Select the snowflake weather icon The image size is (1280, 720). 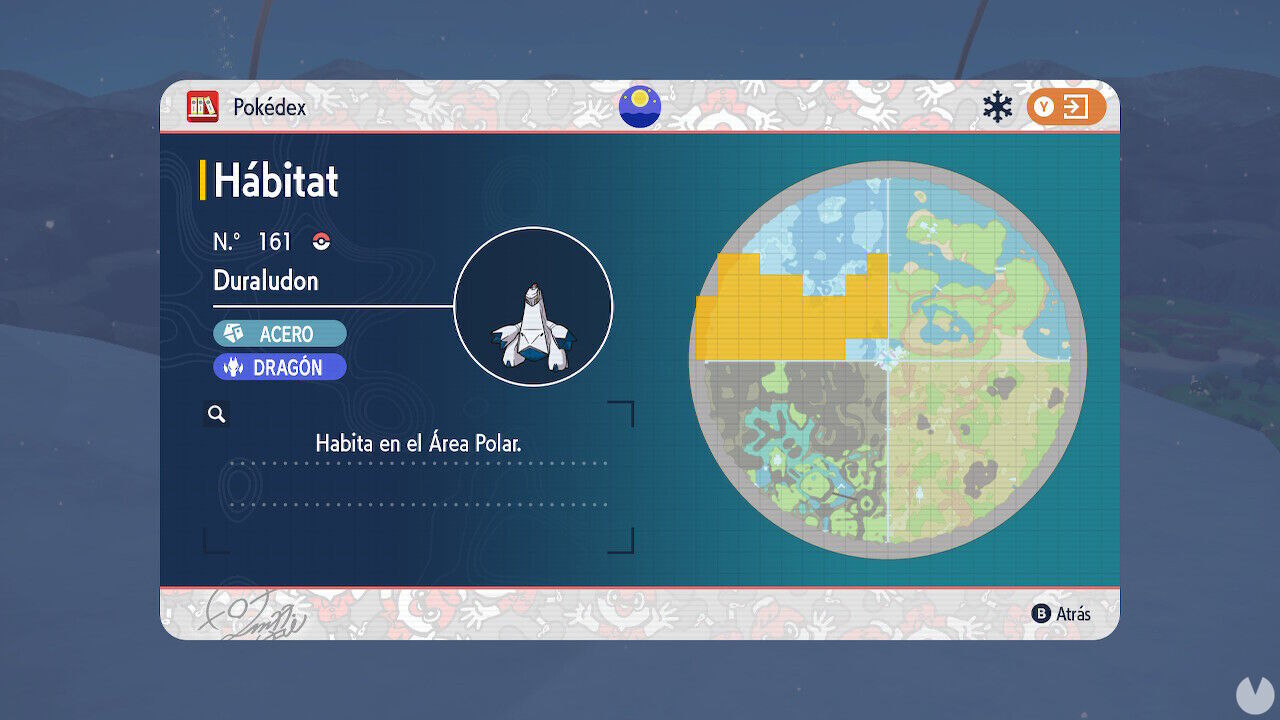pyautogui.click(x=996, y=104)
